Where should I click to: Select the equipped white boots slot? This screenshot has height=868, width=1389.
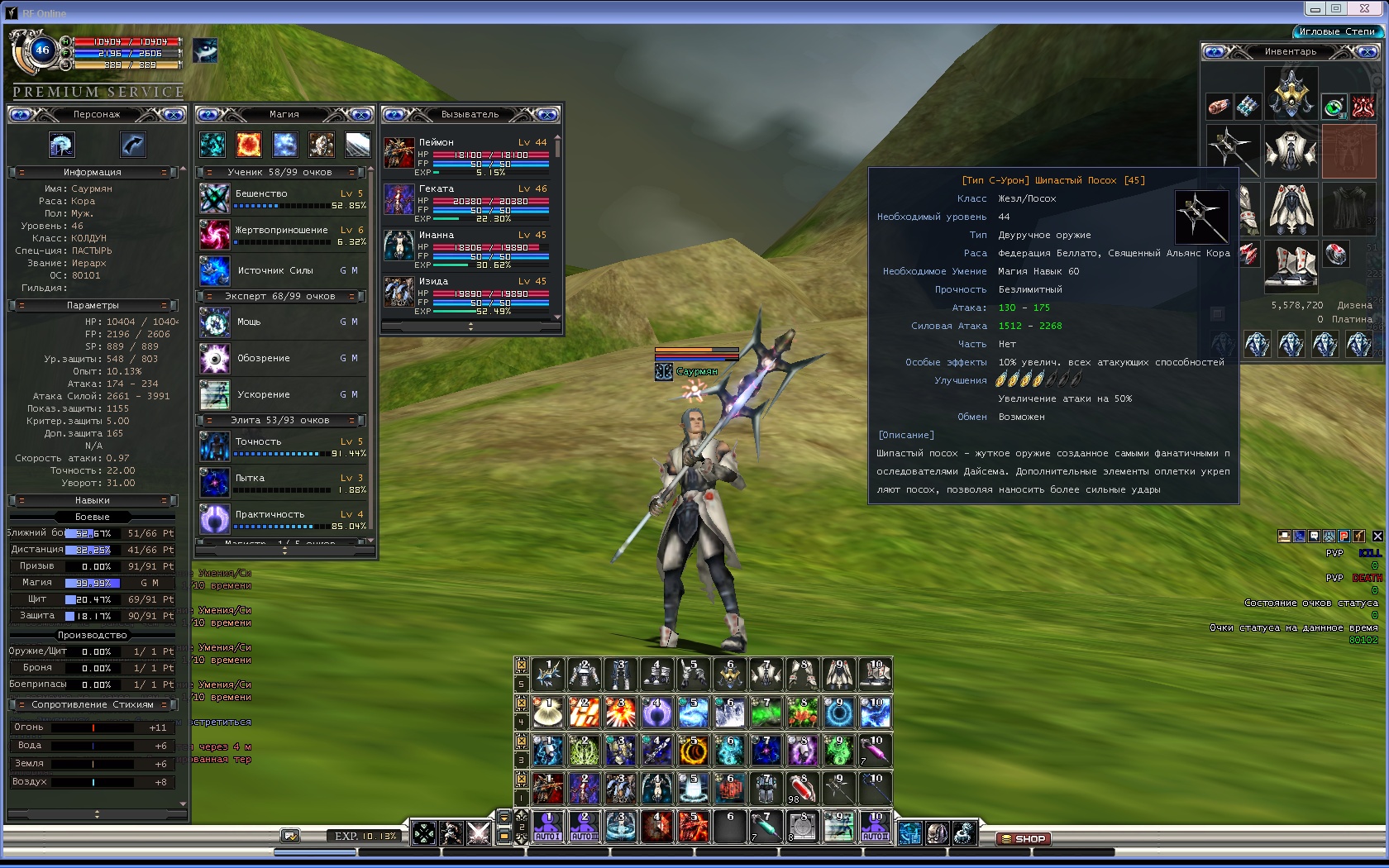[1291, 266]
